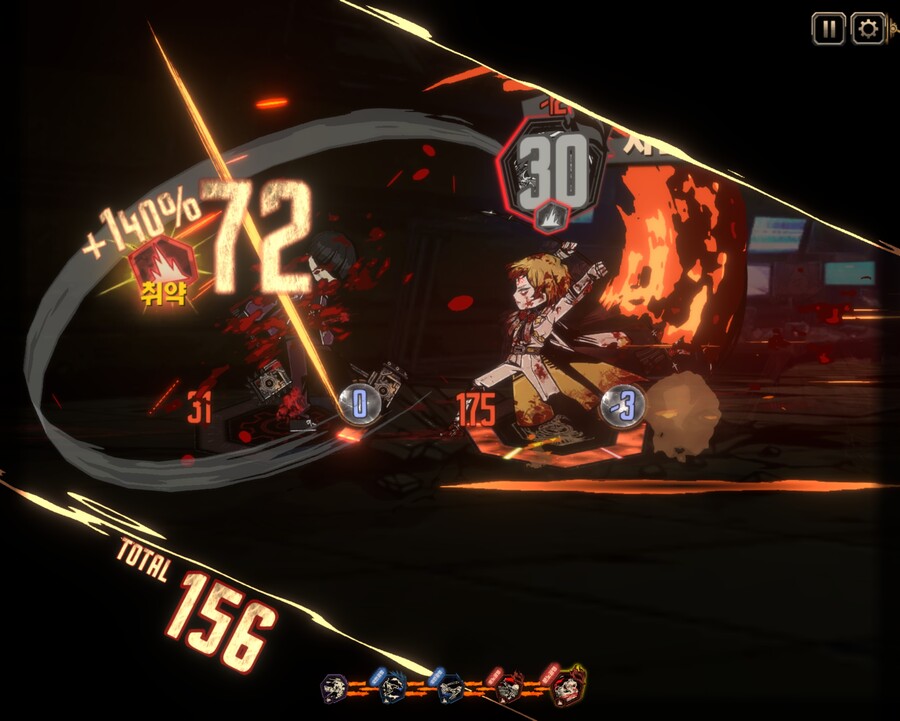Screen dimensions: 900x721
Task: Open the gear settings menu
Action: click(867, 29)
